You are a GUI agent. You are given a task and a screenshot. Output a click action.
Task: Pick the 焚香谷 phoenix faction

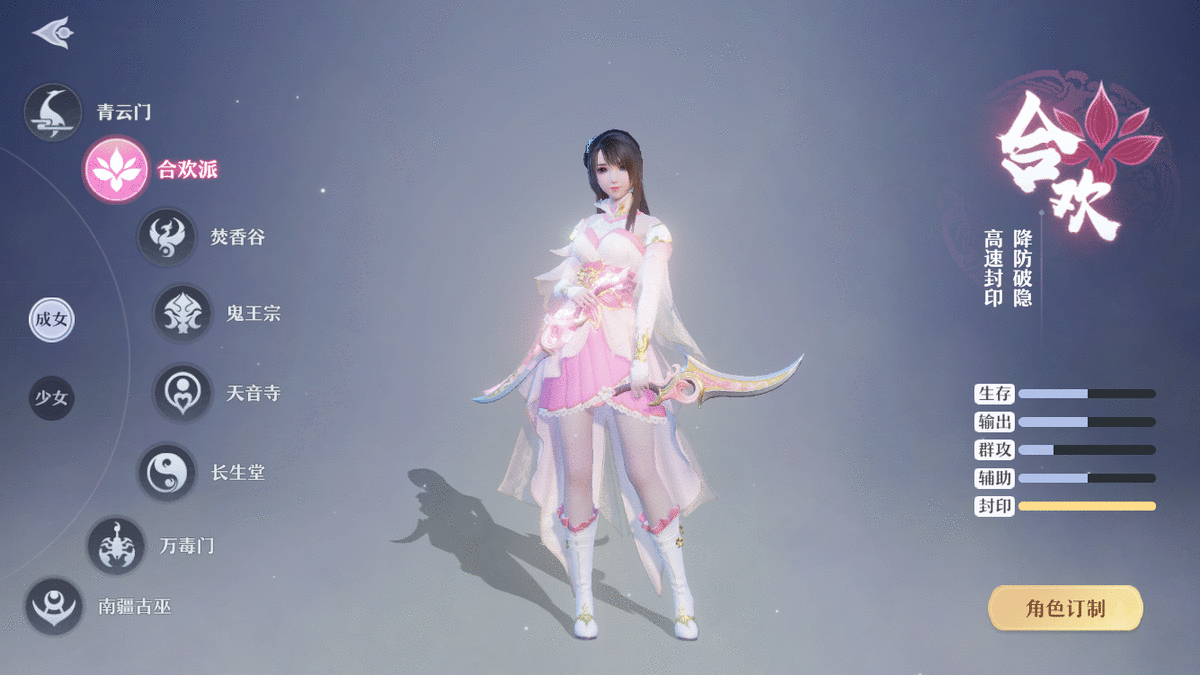(166, 237)
